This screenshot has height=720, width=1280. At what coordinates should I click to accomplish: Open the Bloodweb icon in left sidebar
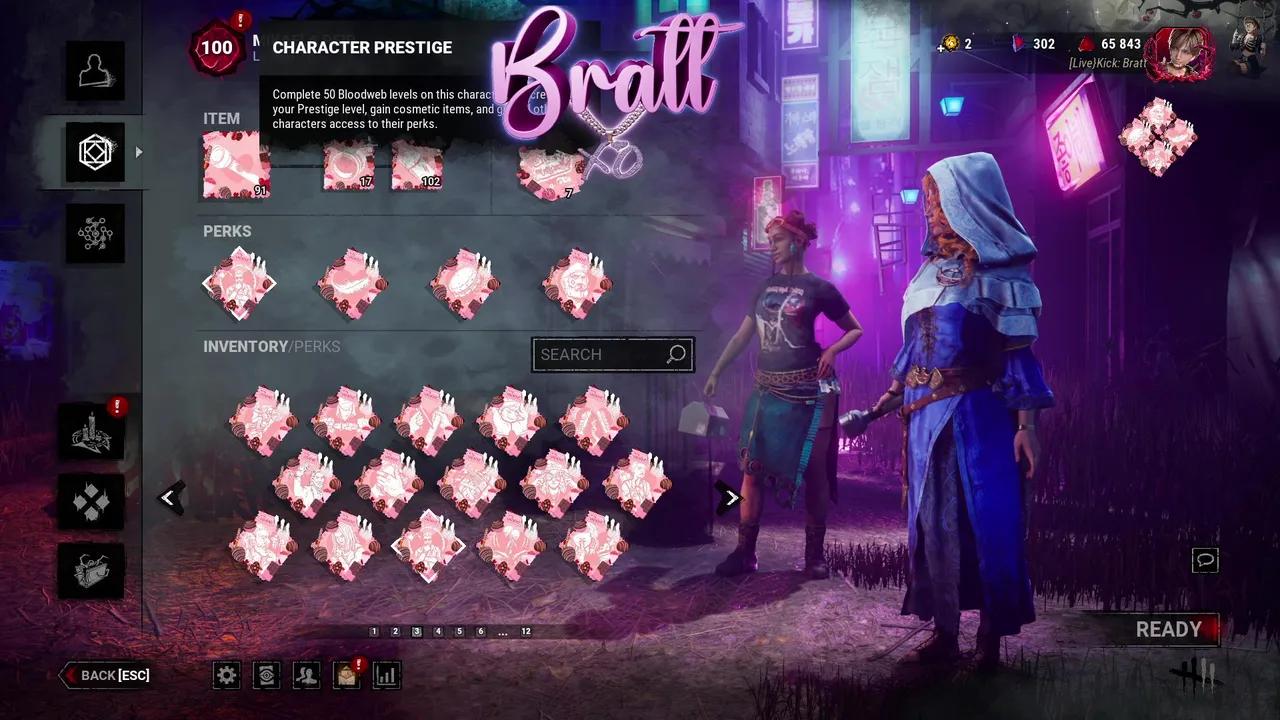[95, 234]
